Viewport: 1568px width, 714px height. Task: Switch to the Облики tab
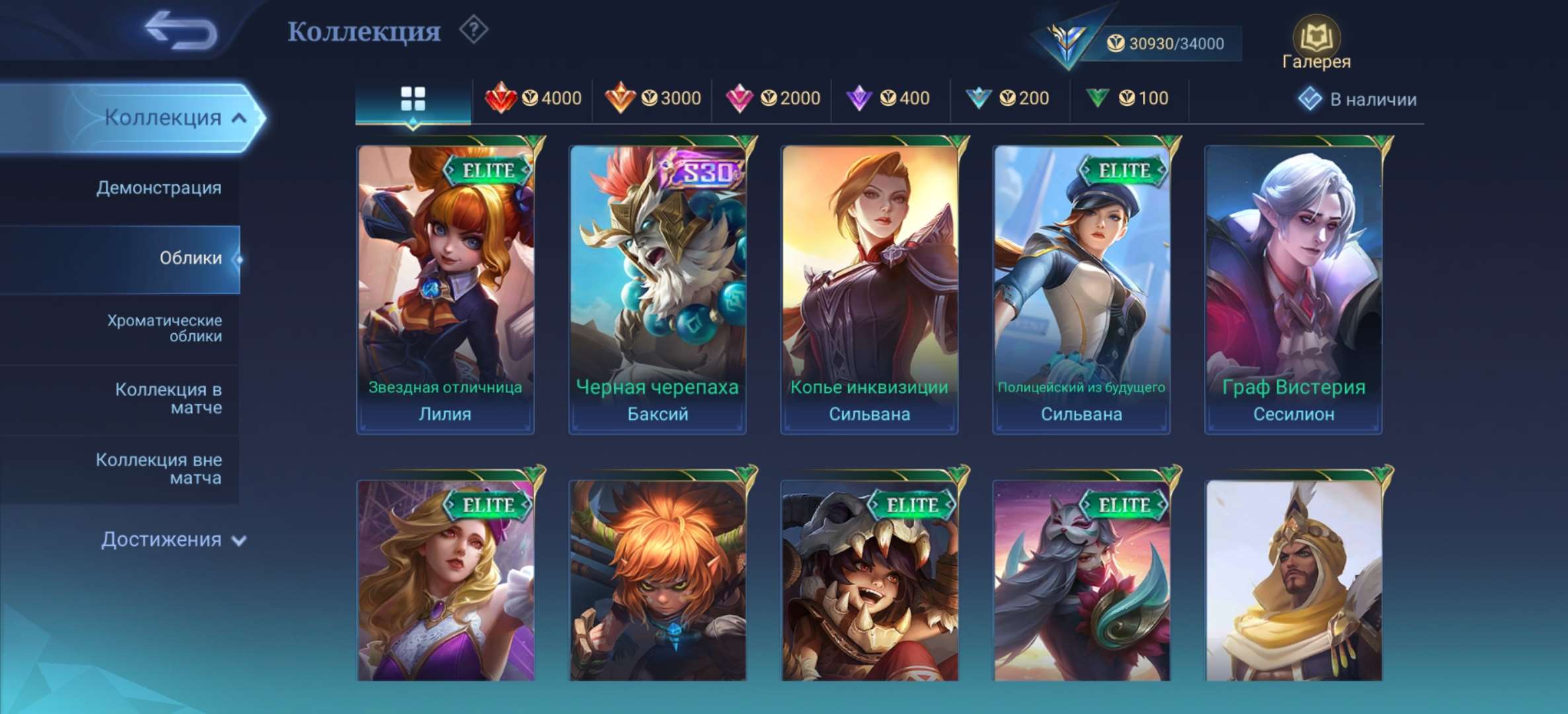coord(190,259)
